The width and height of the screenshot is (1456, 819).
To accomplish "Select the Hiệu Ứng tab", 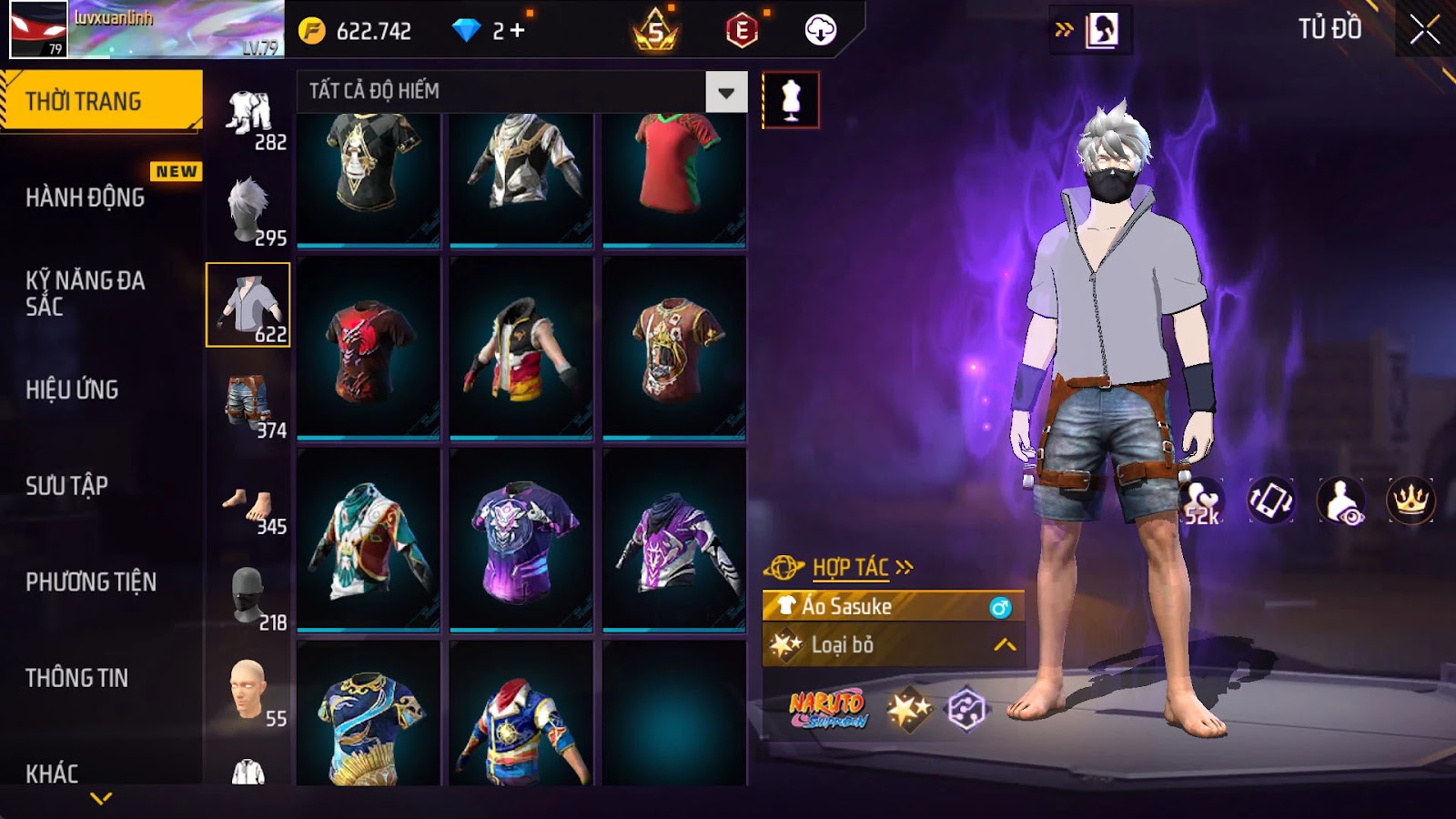I will pos(73,389).
